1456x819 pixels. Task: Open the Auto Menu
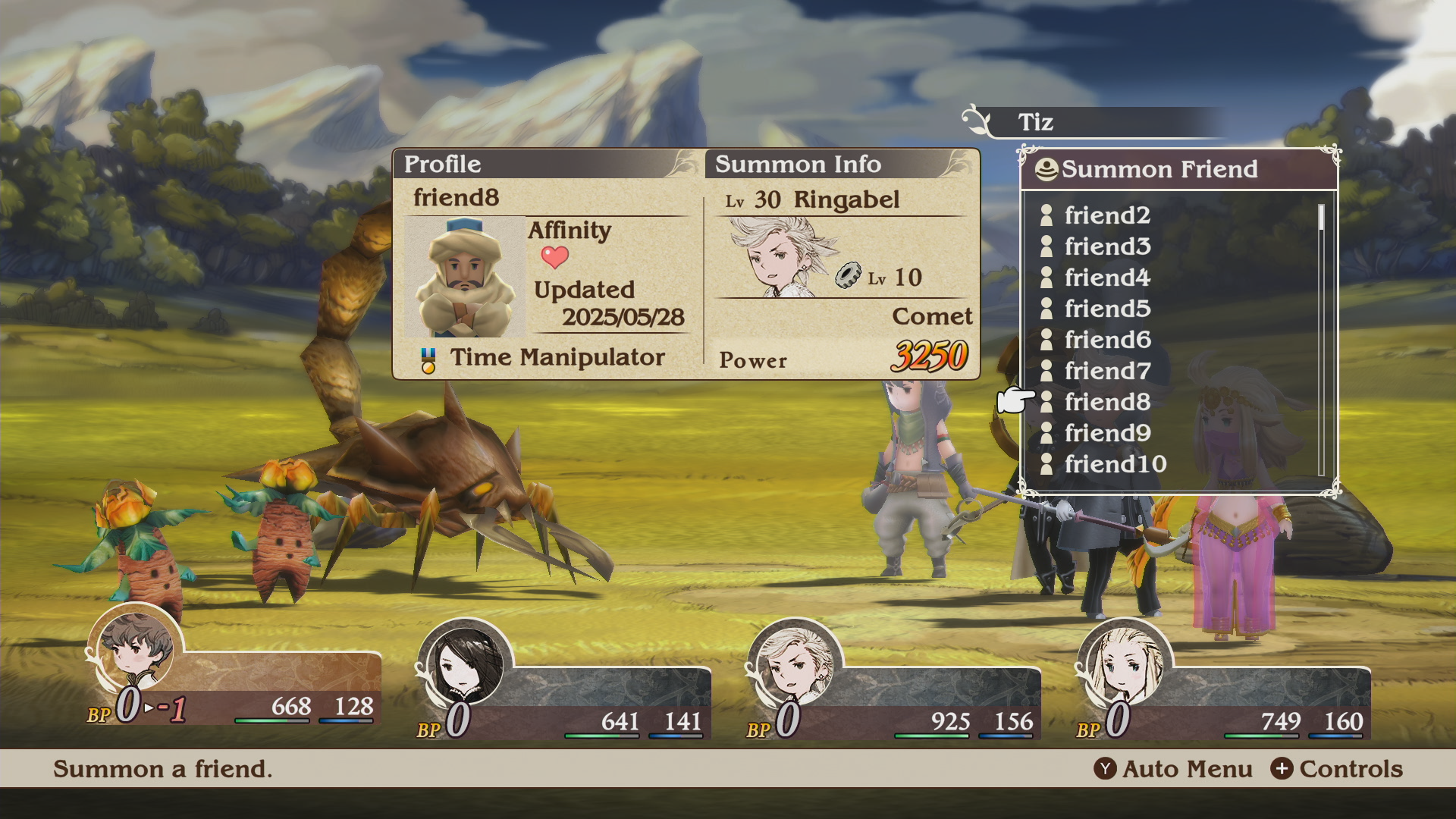click(x=1173, y=769)
